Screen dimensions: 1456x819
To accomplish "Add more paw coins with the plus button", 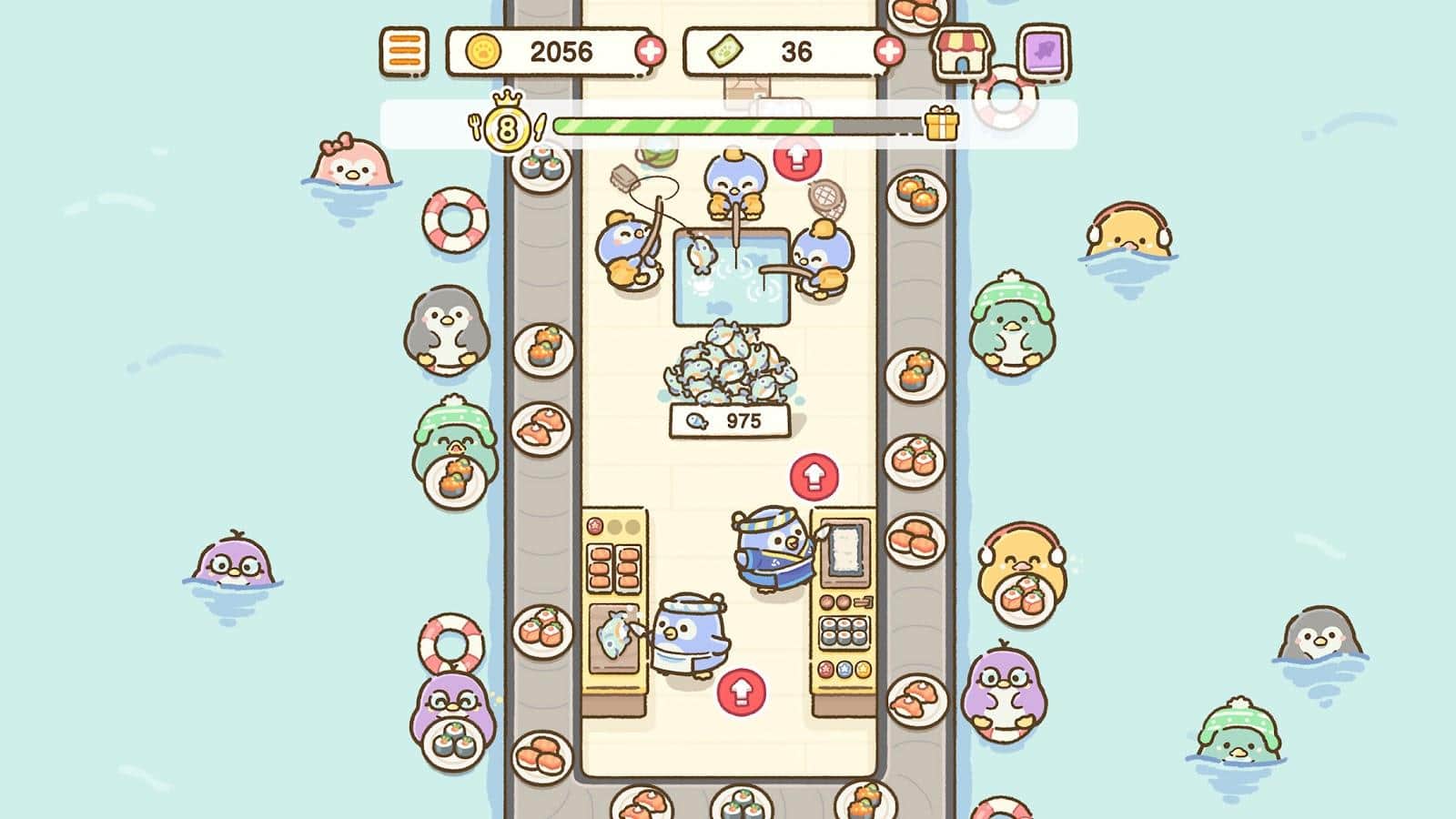I will click(x=649, y=51).
